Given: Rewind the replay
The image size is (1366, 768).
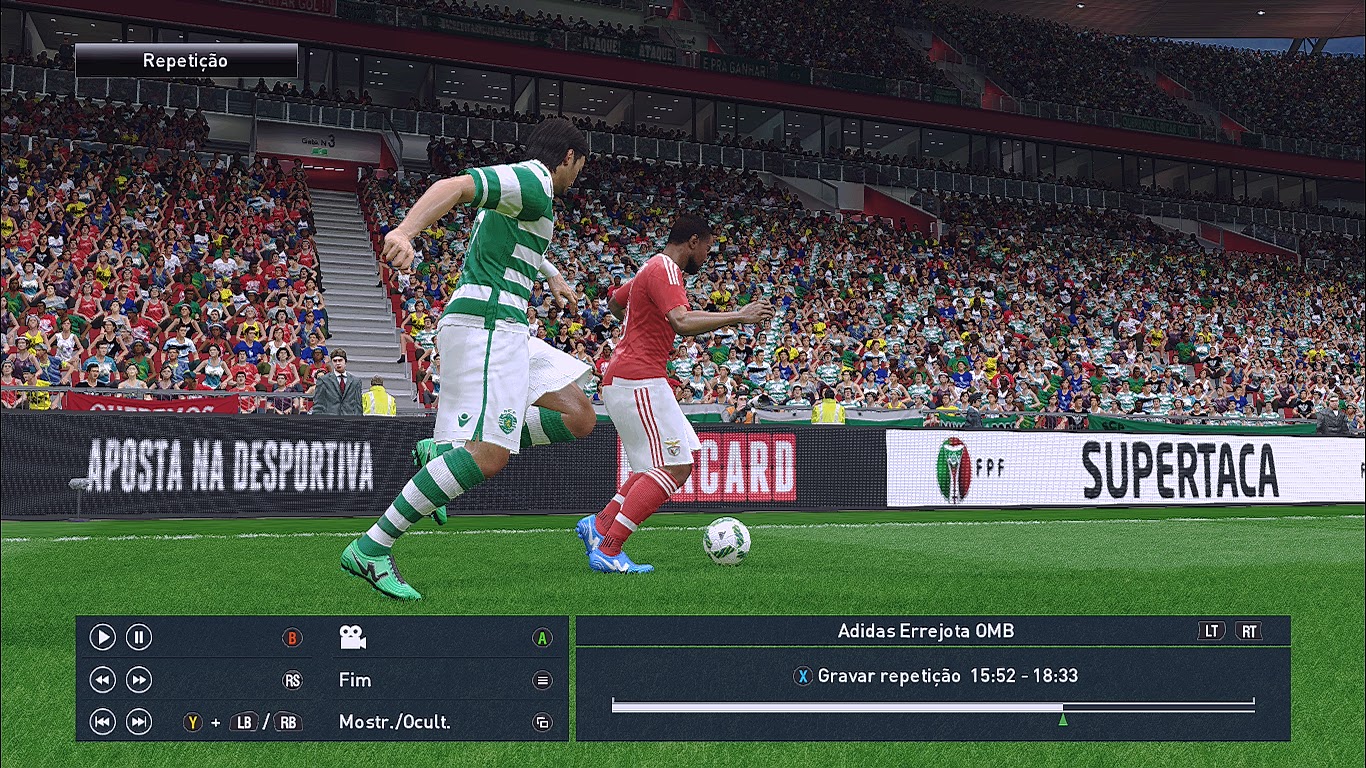Looking at the screenshot, I should (x=103, y=680).
